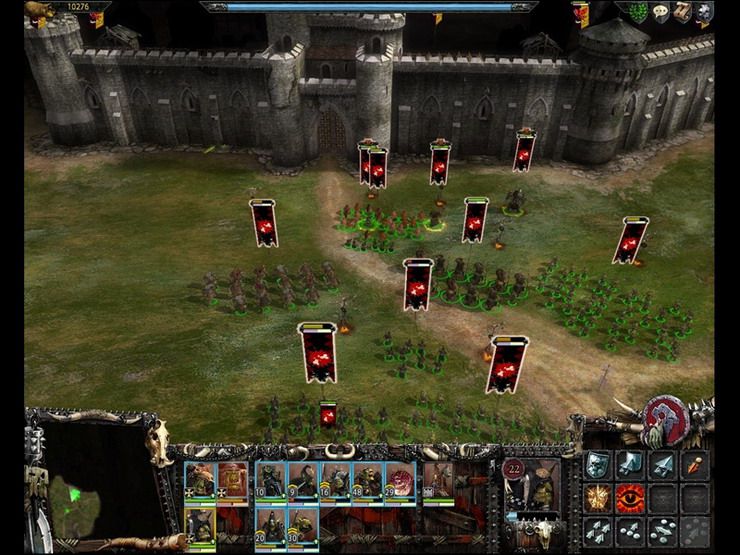This screenshot has height=555, width=740.
Task: Activate the orange starburst ability icon
Action: (x=597, y=497)
